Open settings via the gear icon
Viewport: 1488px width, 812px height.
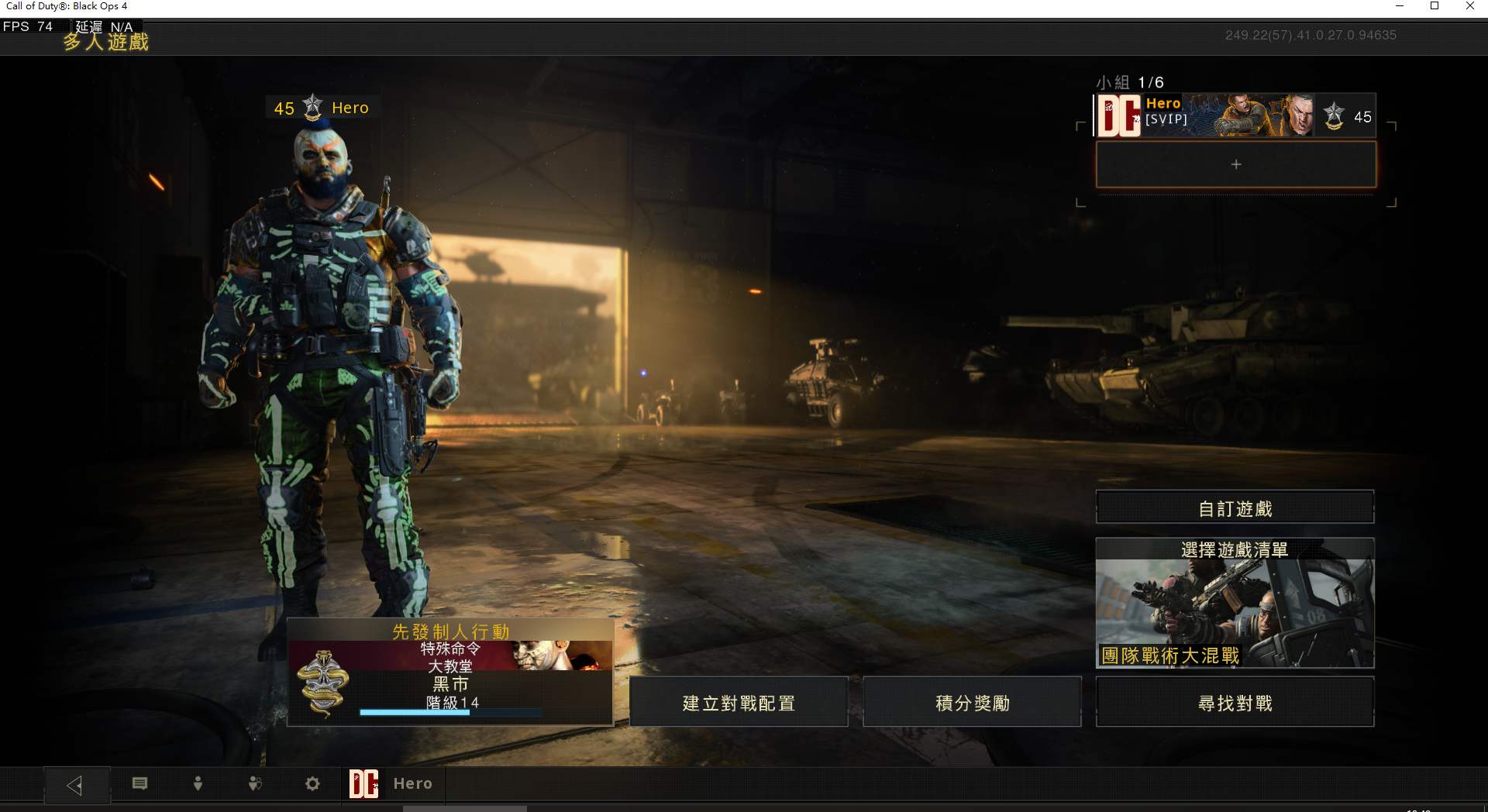[x=312, y=783]
